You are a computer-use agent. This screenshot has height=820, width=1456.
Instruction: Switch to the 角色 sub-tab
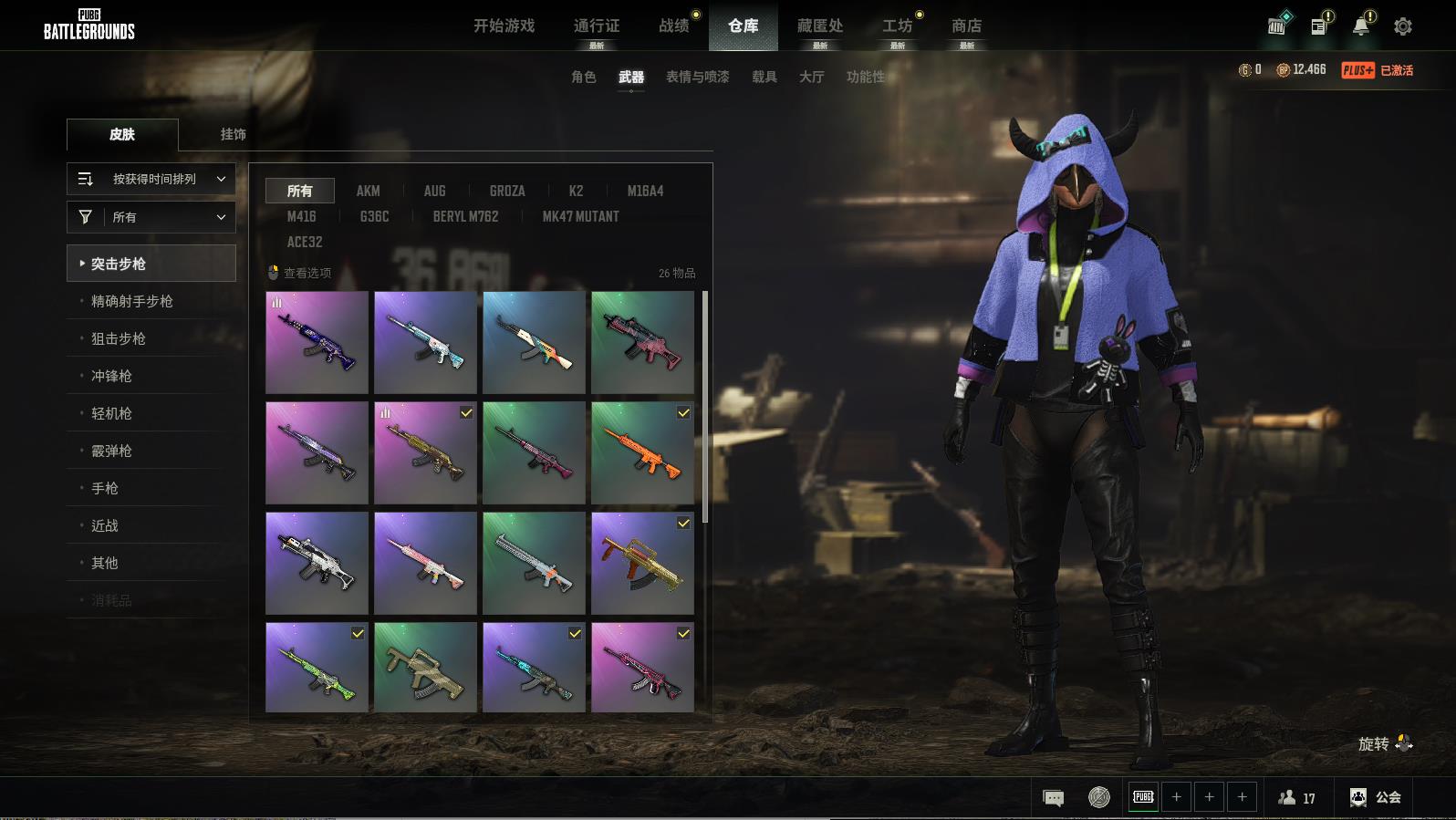(x=583, y=77)
